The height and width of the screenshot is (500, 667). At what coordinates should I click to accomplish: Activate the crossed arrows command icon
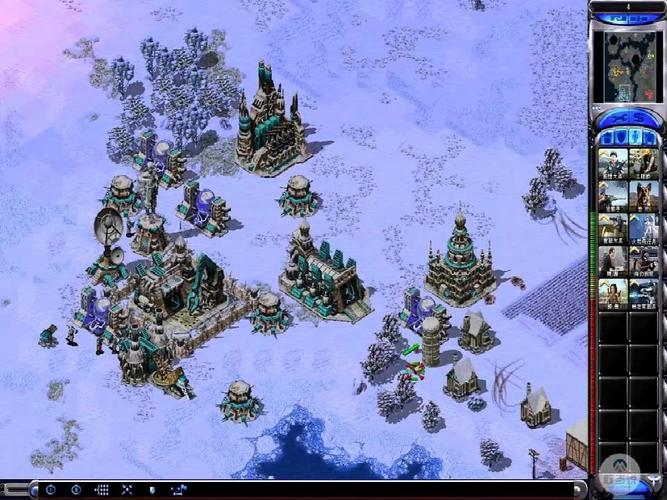tap(127, 490)
